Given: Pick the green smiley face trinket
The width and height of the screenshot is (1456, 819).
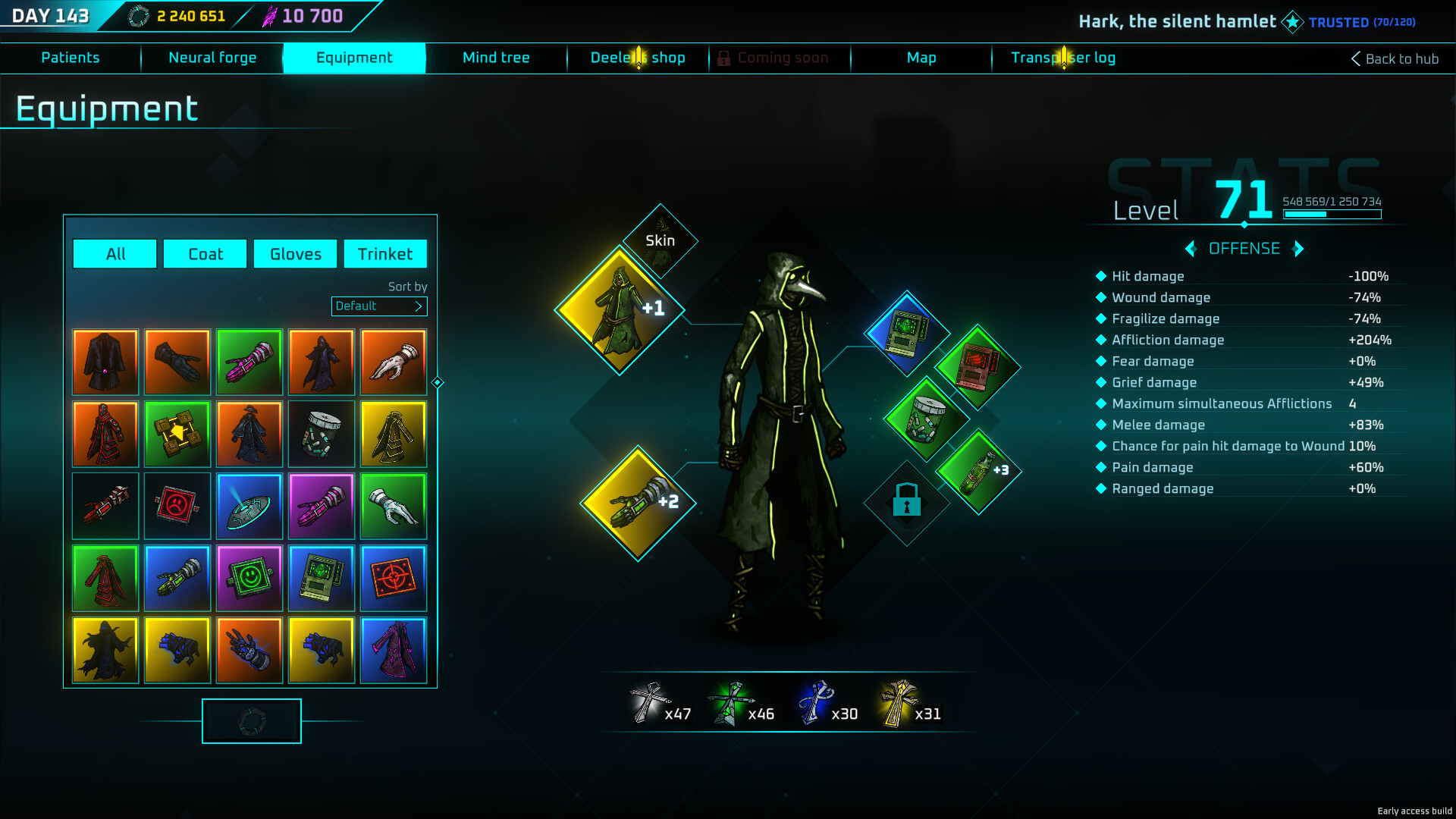Looking at the screenshot, I should [249, 578].
